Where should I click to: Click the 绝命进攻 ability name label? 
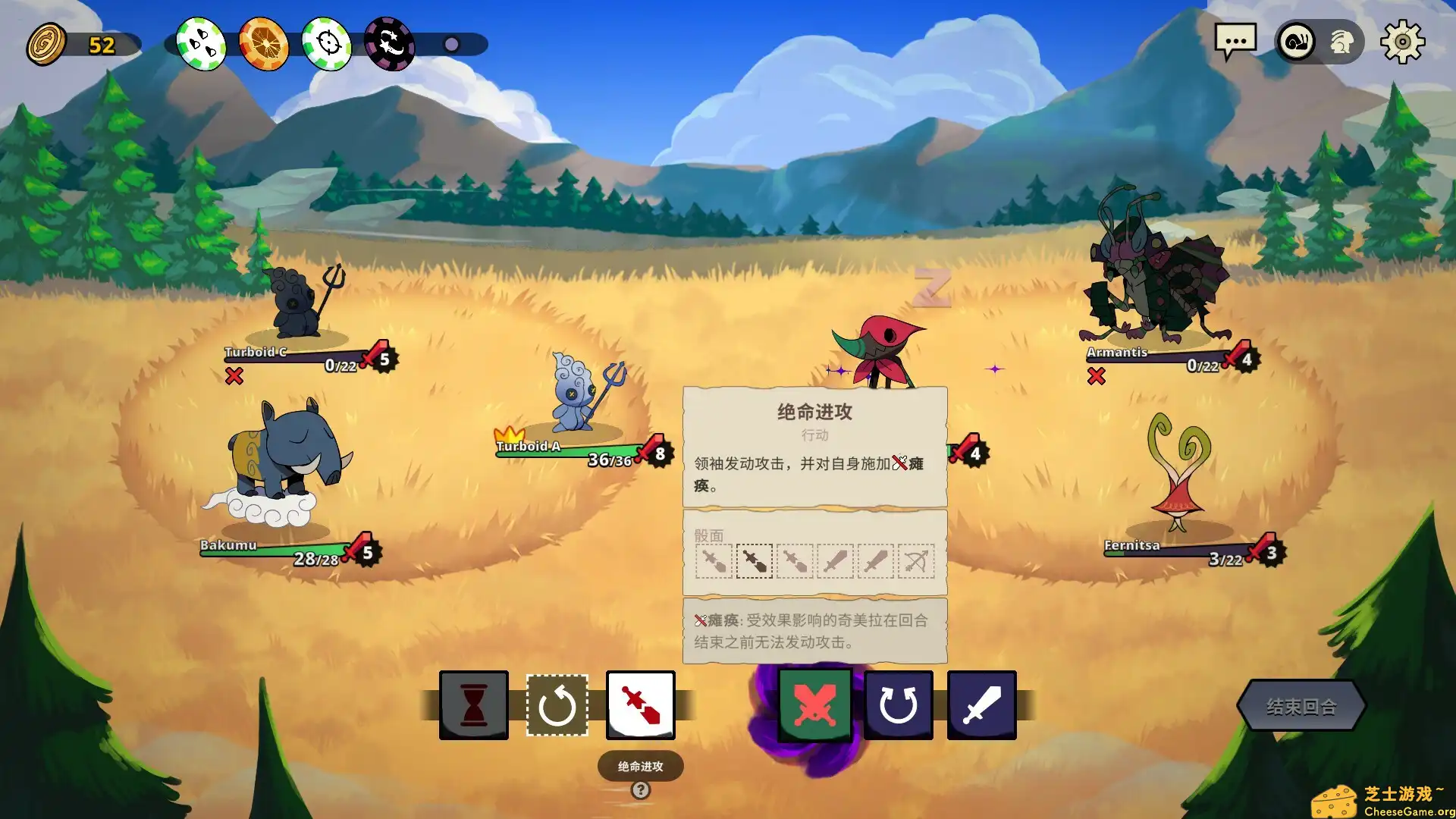pyautogui.click(x=641, y=765)
